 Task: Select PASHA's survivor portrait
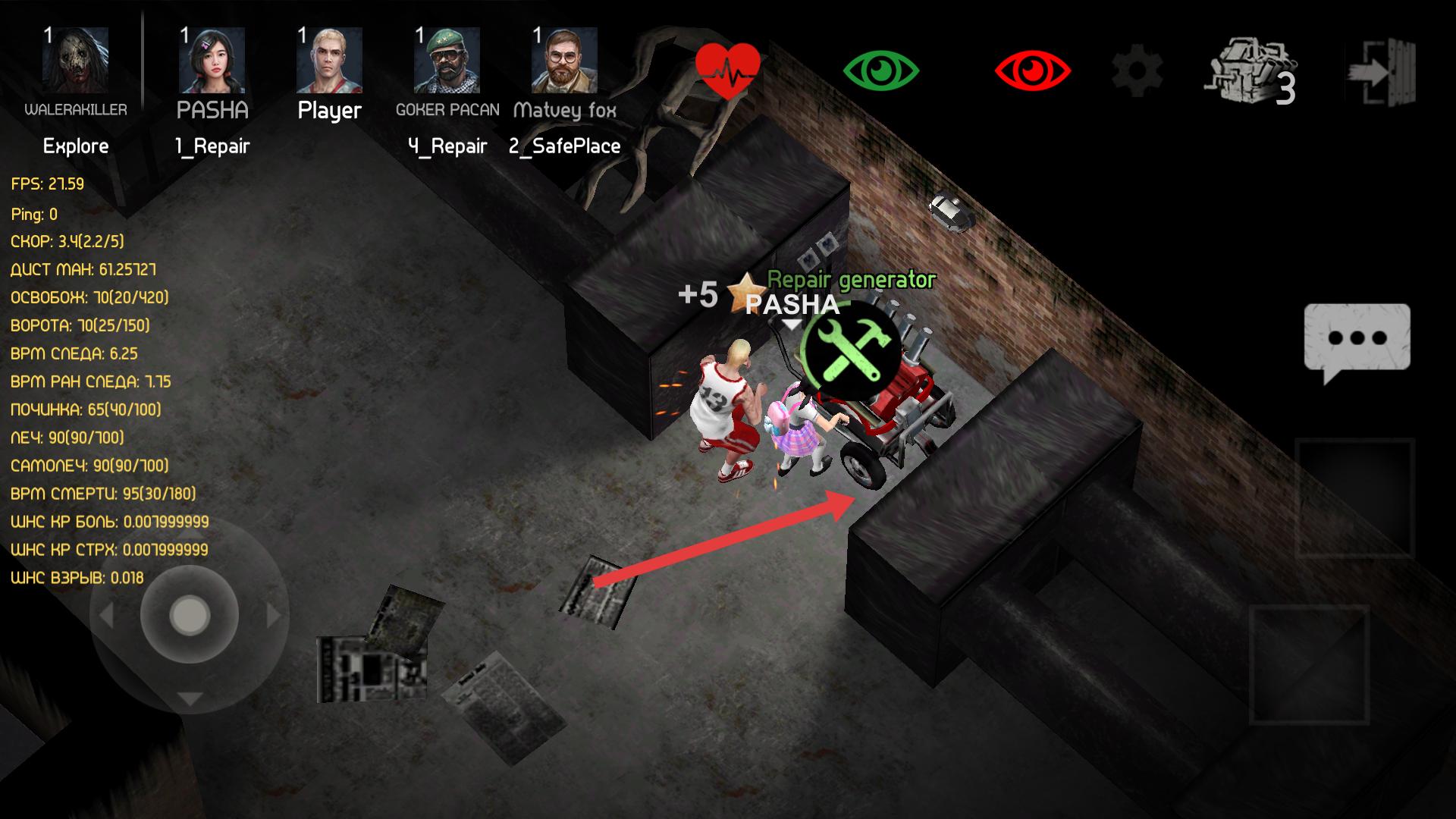click(x=212, y=61)
